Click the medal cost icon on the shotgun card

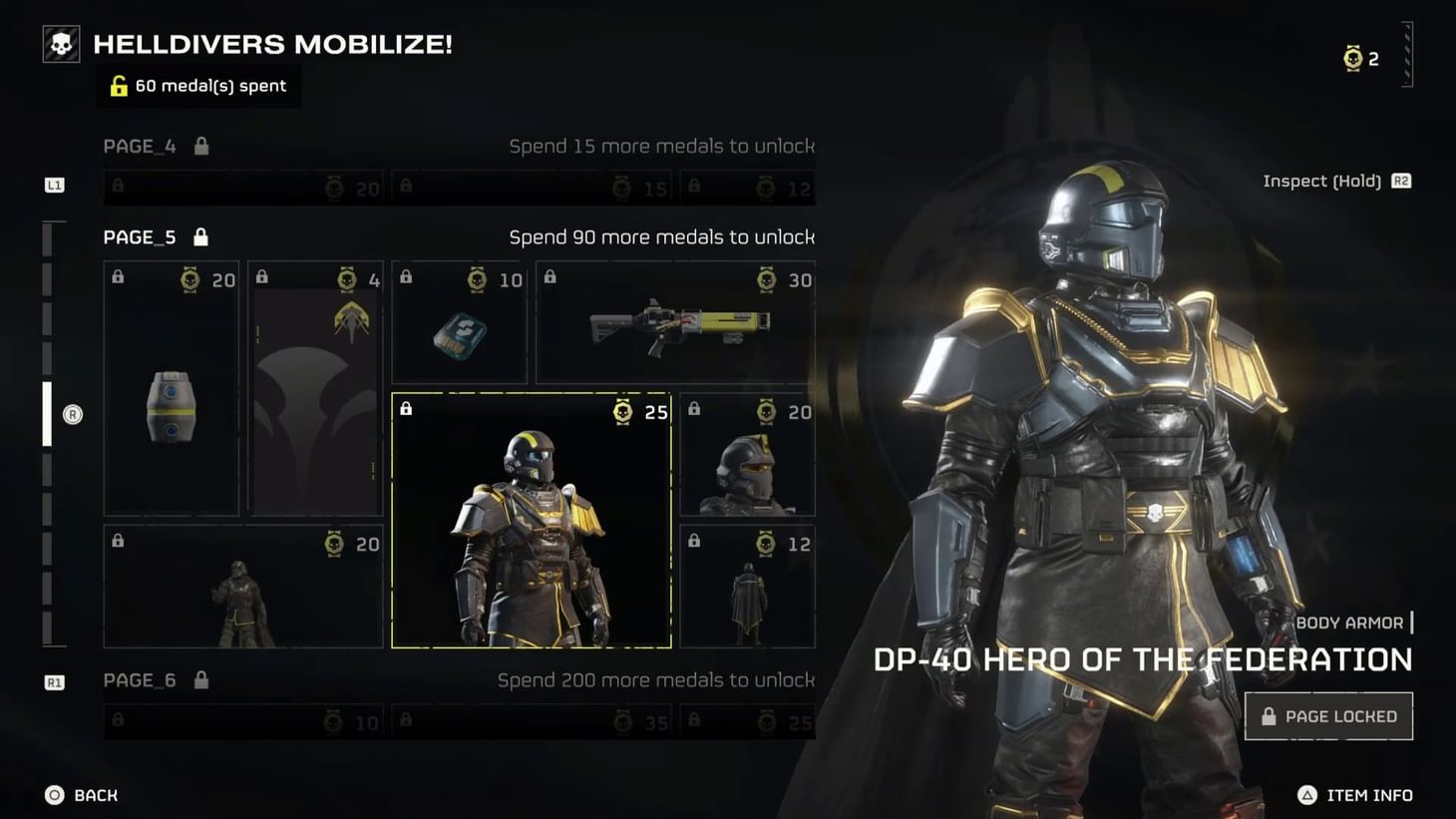click(766, 280)
